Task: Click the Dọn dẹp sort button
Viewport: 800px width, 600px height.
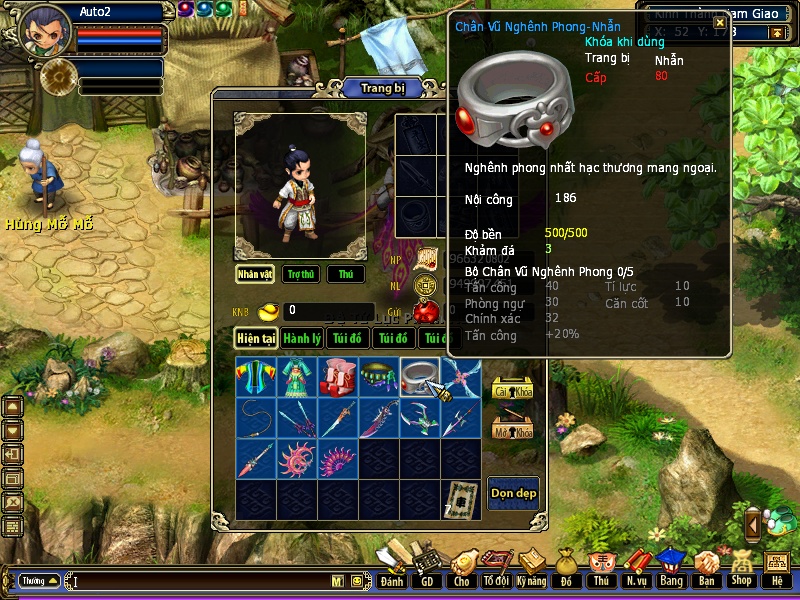Action: [513, 493]
